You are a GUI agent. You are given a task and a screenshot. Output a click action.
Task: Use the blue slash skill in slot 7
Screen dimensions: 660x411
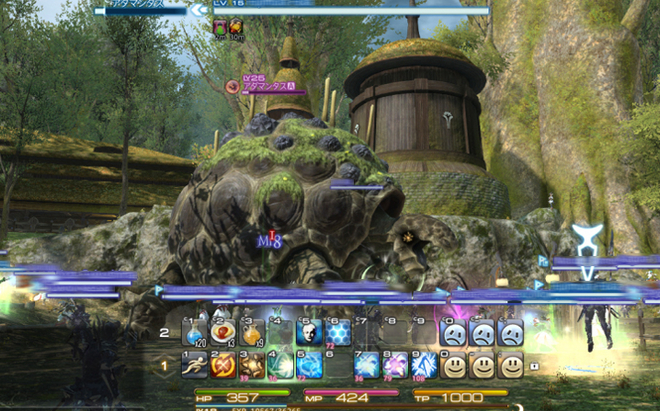click(x=366, y=365)
